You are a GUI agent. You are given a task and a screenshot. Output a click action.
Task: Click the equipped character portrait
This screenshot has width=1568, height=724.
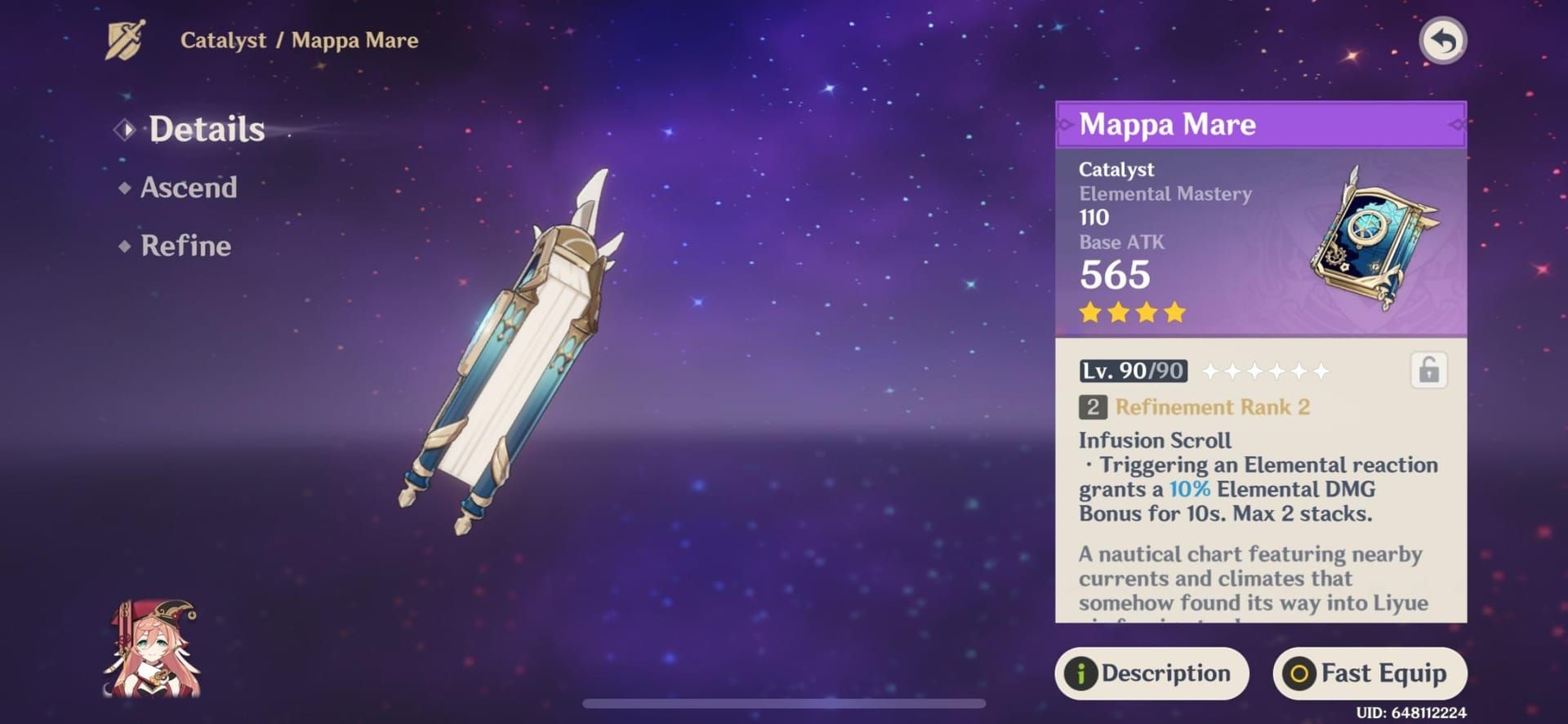[153, 650]
